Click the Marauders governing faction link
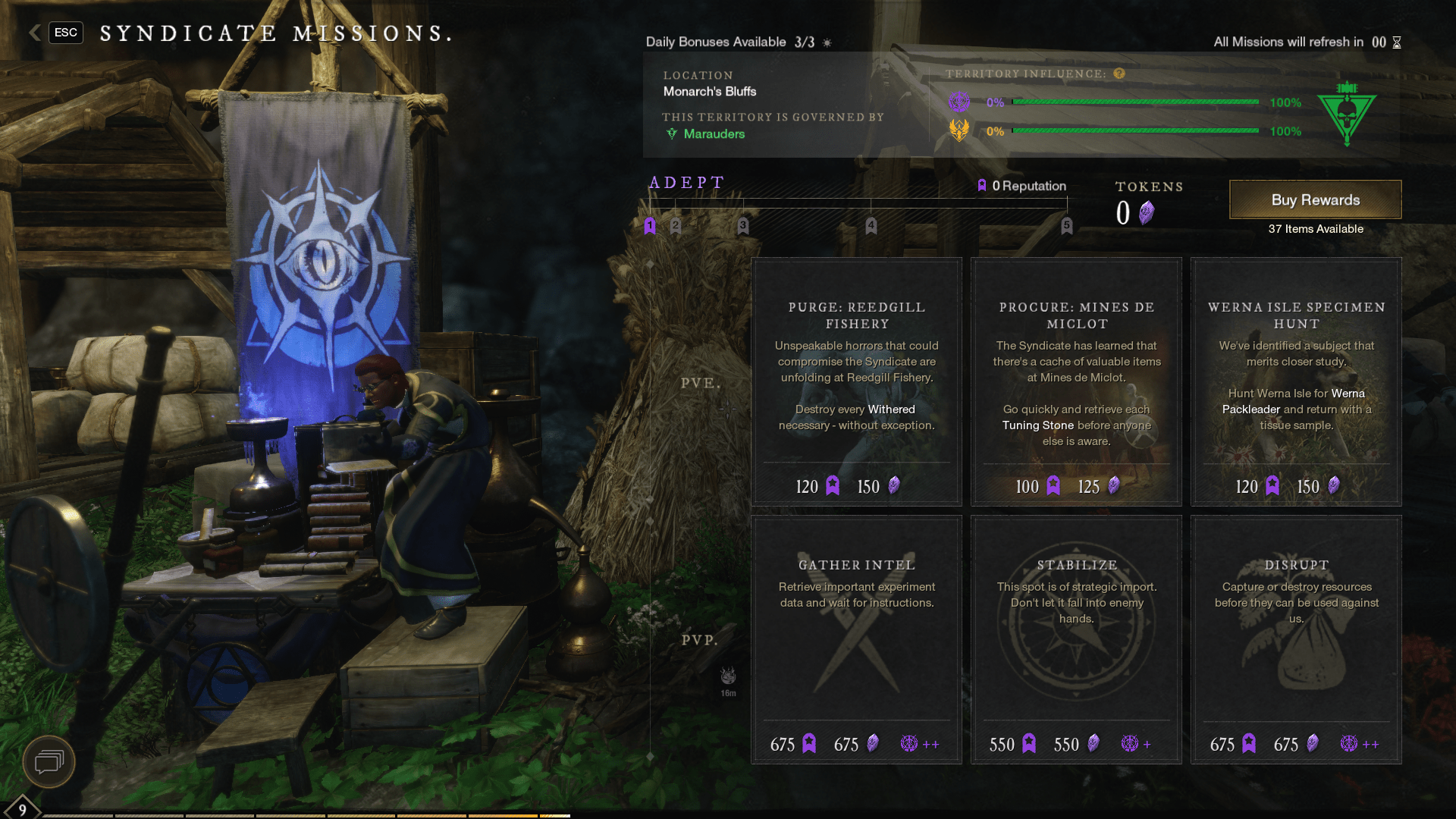The height and width of the screenshot is (819, 1456). tap(713, 133)
